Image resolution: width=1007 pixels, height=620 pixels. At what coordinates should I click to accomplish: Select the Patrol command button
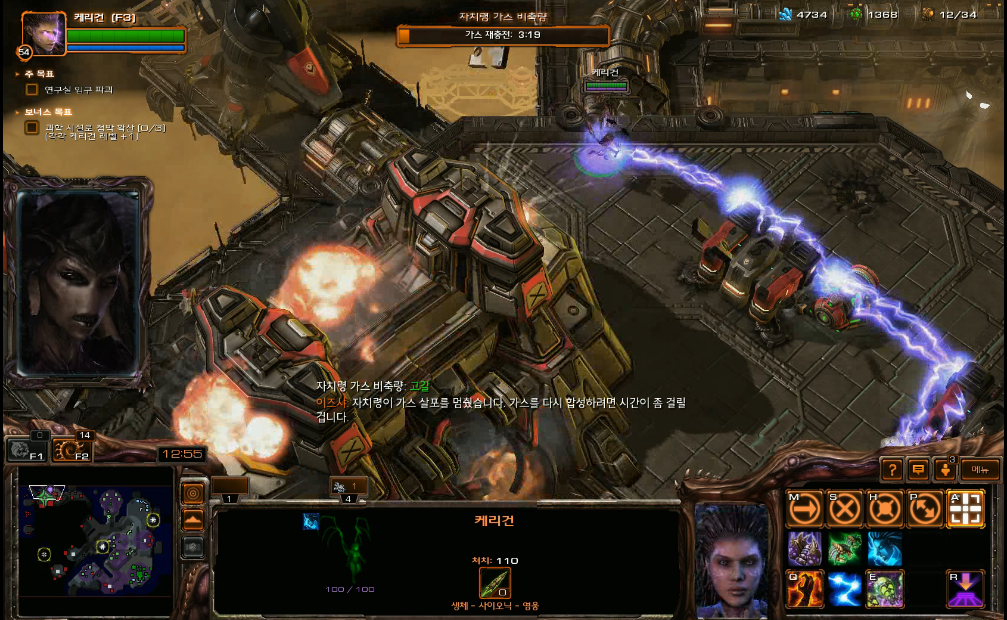pos(925,509)
